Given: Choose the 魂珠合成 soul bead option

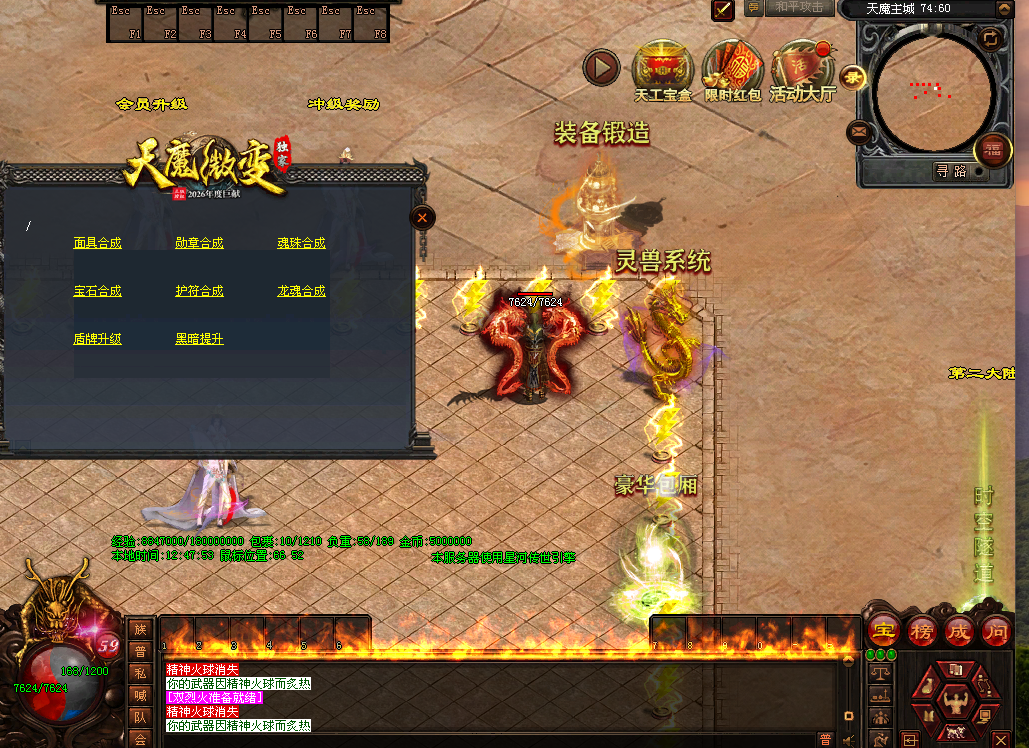Looking at the screenshot, I should (301, 243).
